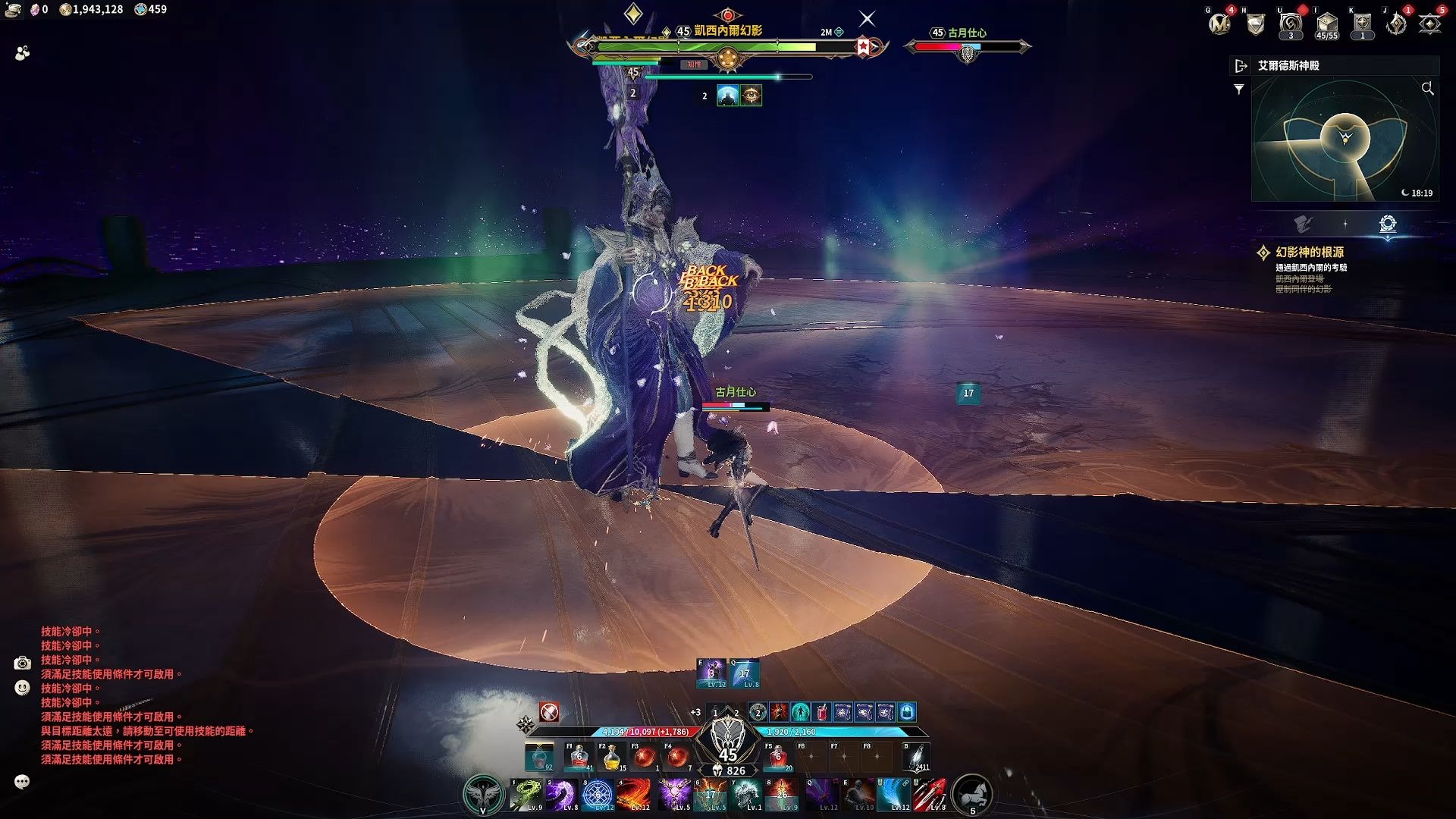Switch to the dungeon portal tracker tab
The height and width of the screenshot is (819, 1456).
point(1388,224)
